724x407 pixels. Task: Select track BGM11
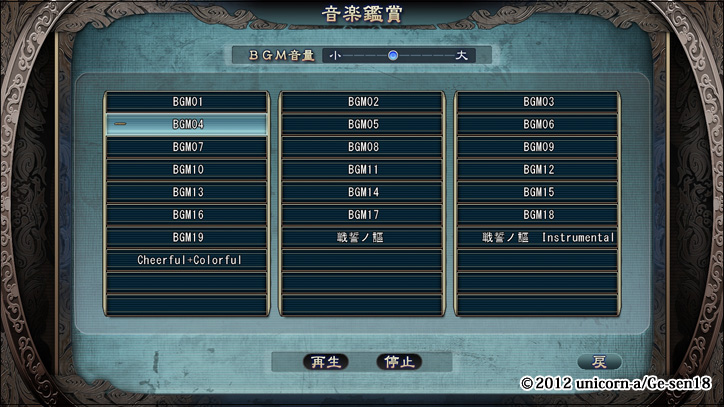(362, 170)
